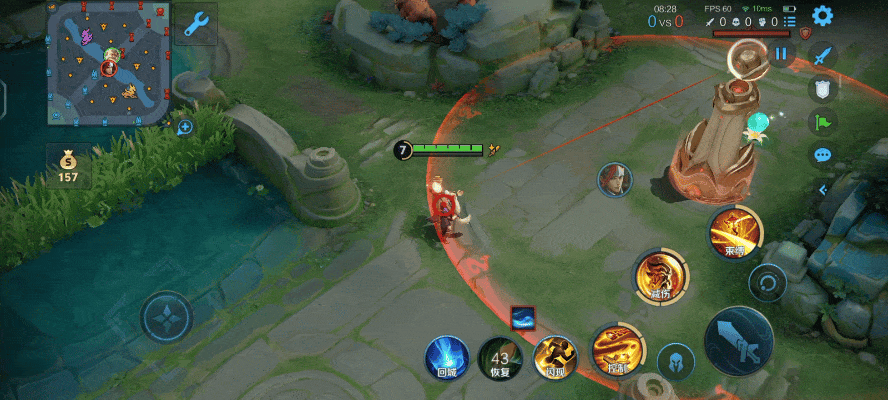The width and height of the screenshot is (888, 400).
Task: Tap the plus magnifier beside the minimap
Action: point(185,127)
